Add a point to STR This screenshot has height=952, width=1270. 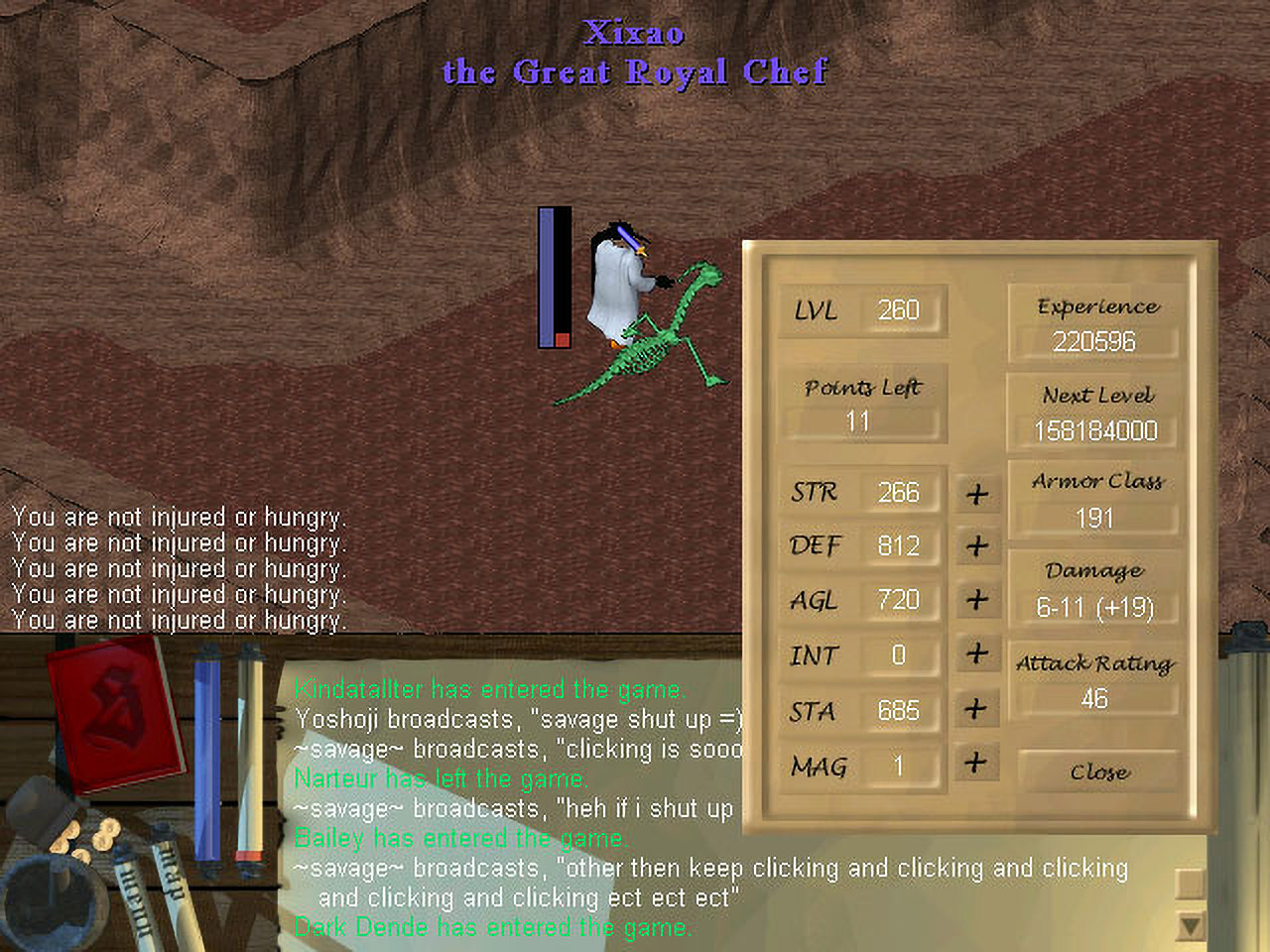point(977,493)
